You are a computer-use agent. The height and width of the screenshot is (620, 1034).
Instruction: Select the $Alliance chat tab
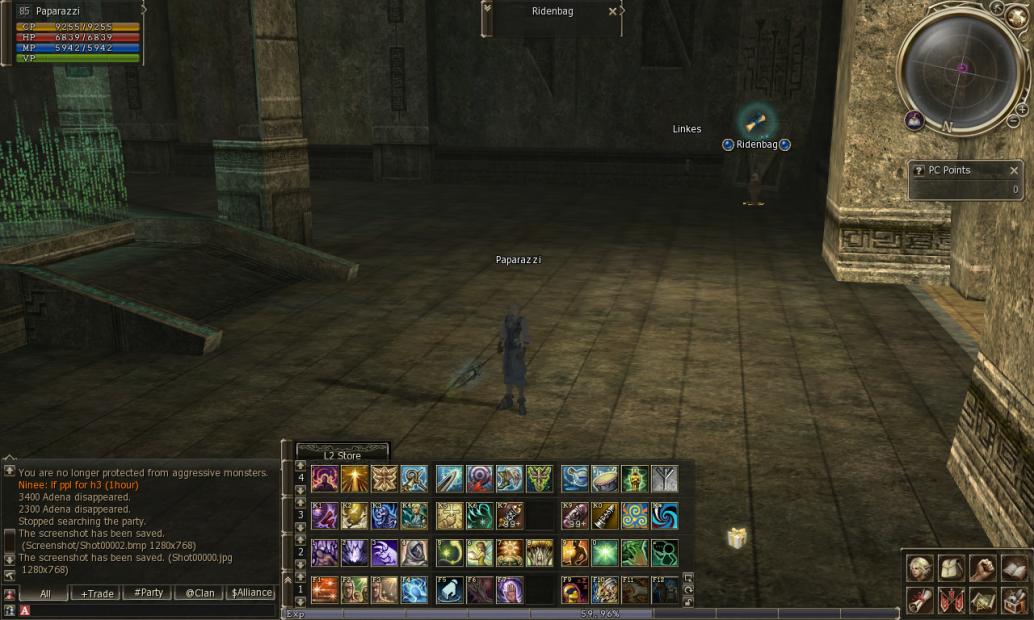pos(251,593)
